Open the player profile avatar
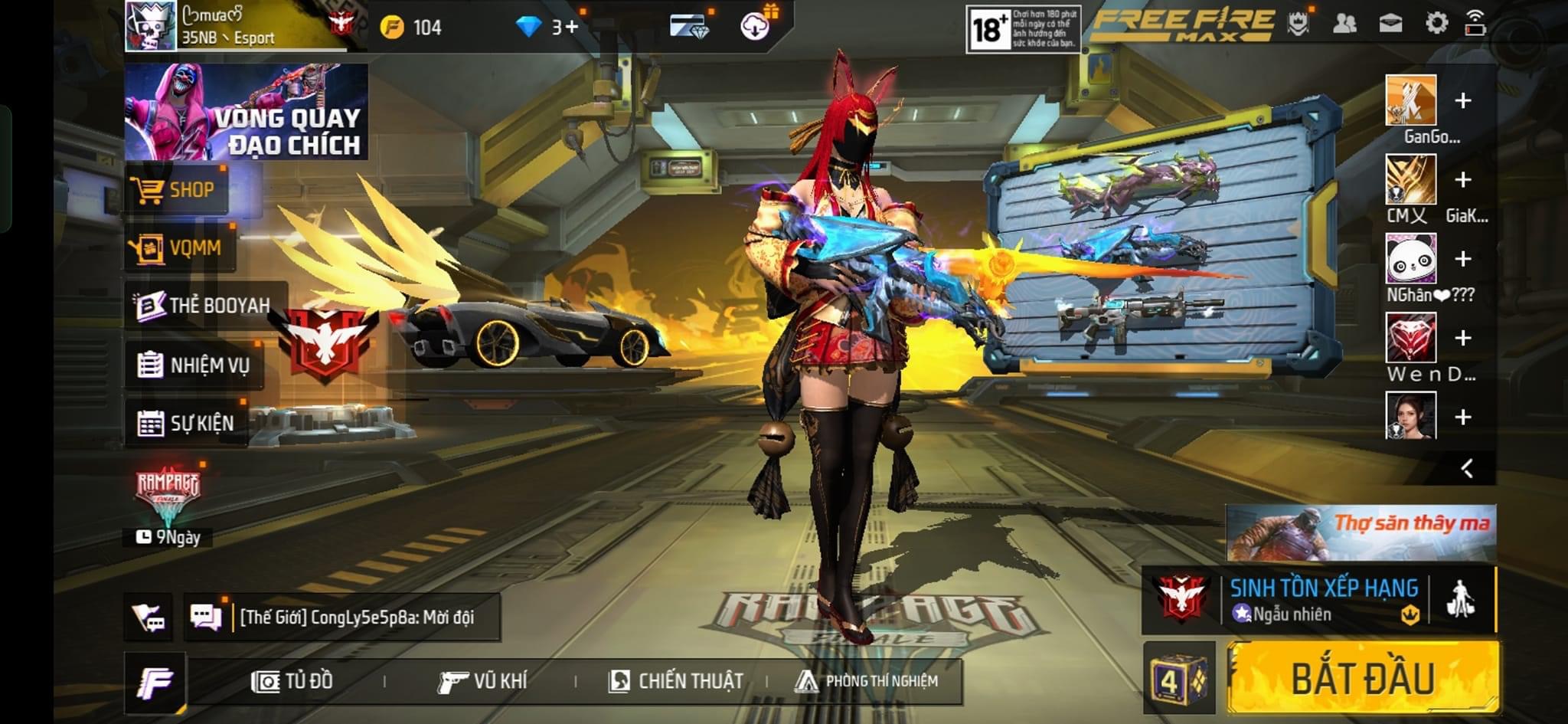1568x724 pixels. (x=151, y=26)
